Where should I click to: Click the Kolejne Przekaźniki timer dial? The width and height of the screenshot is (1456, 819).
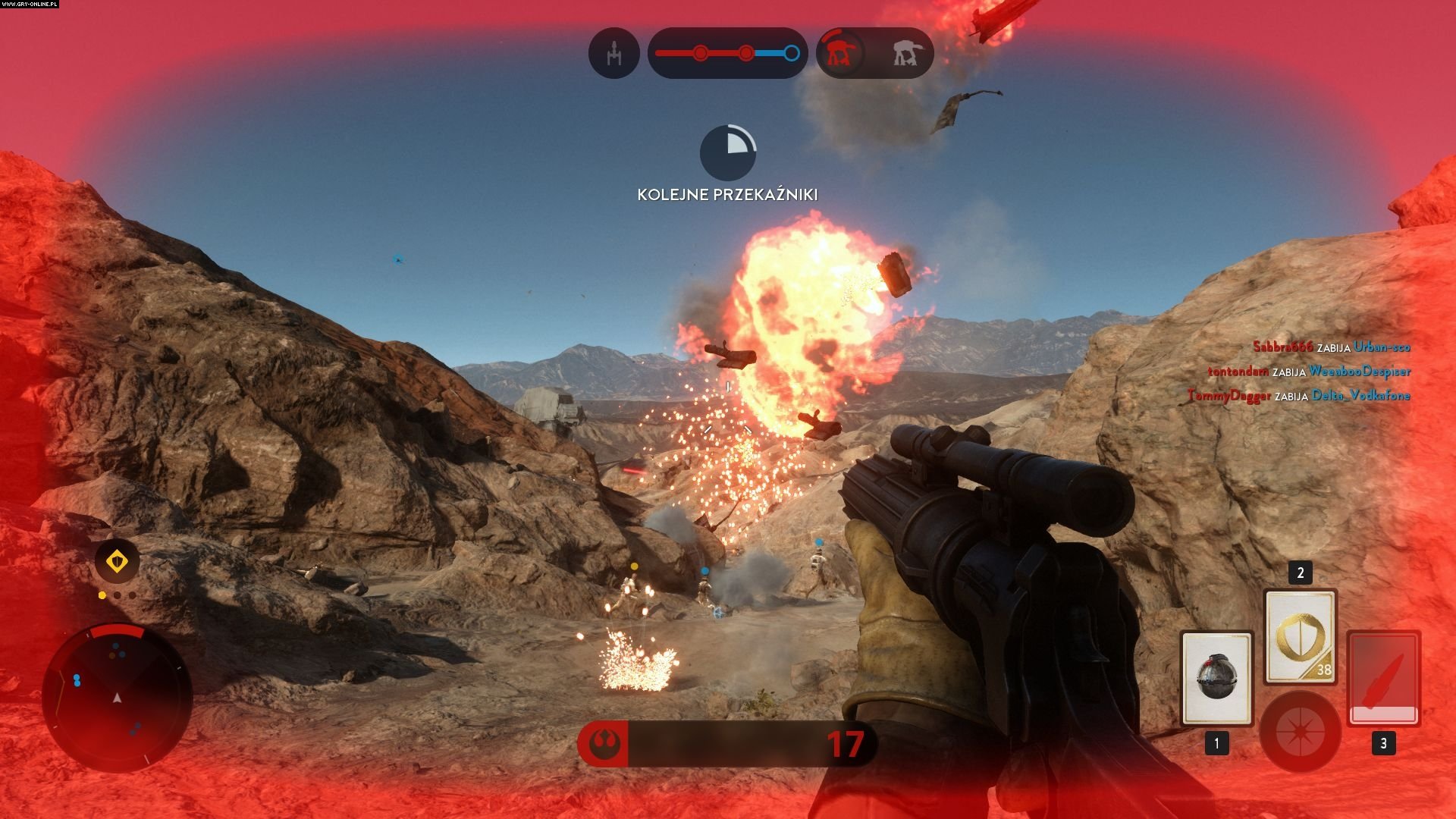coord(727,153)
